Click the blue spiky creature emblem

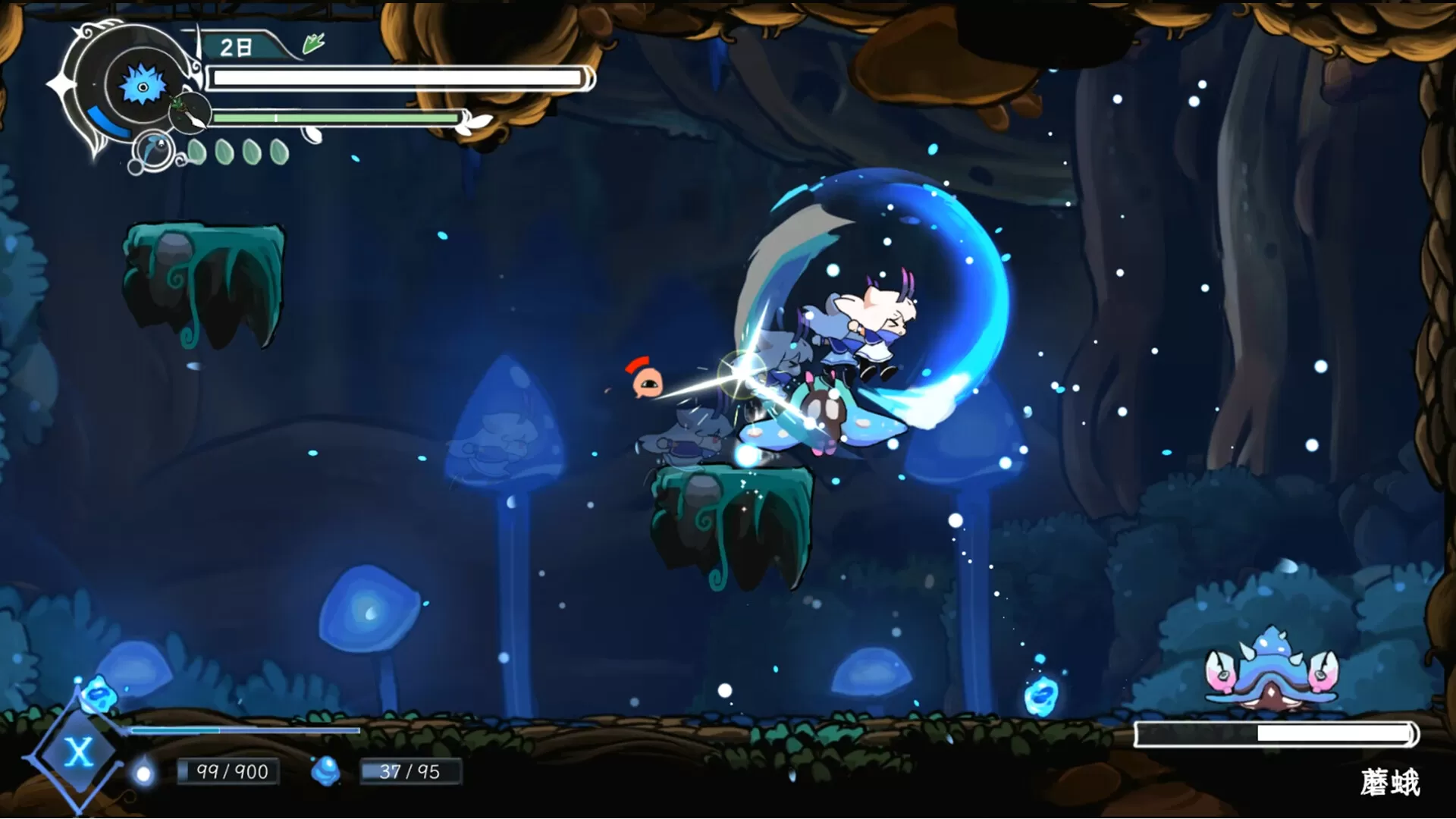click(142, 85)
